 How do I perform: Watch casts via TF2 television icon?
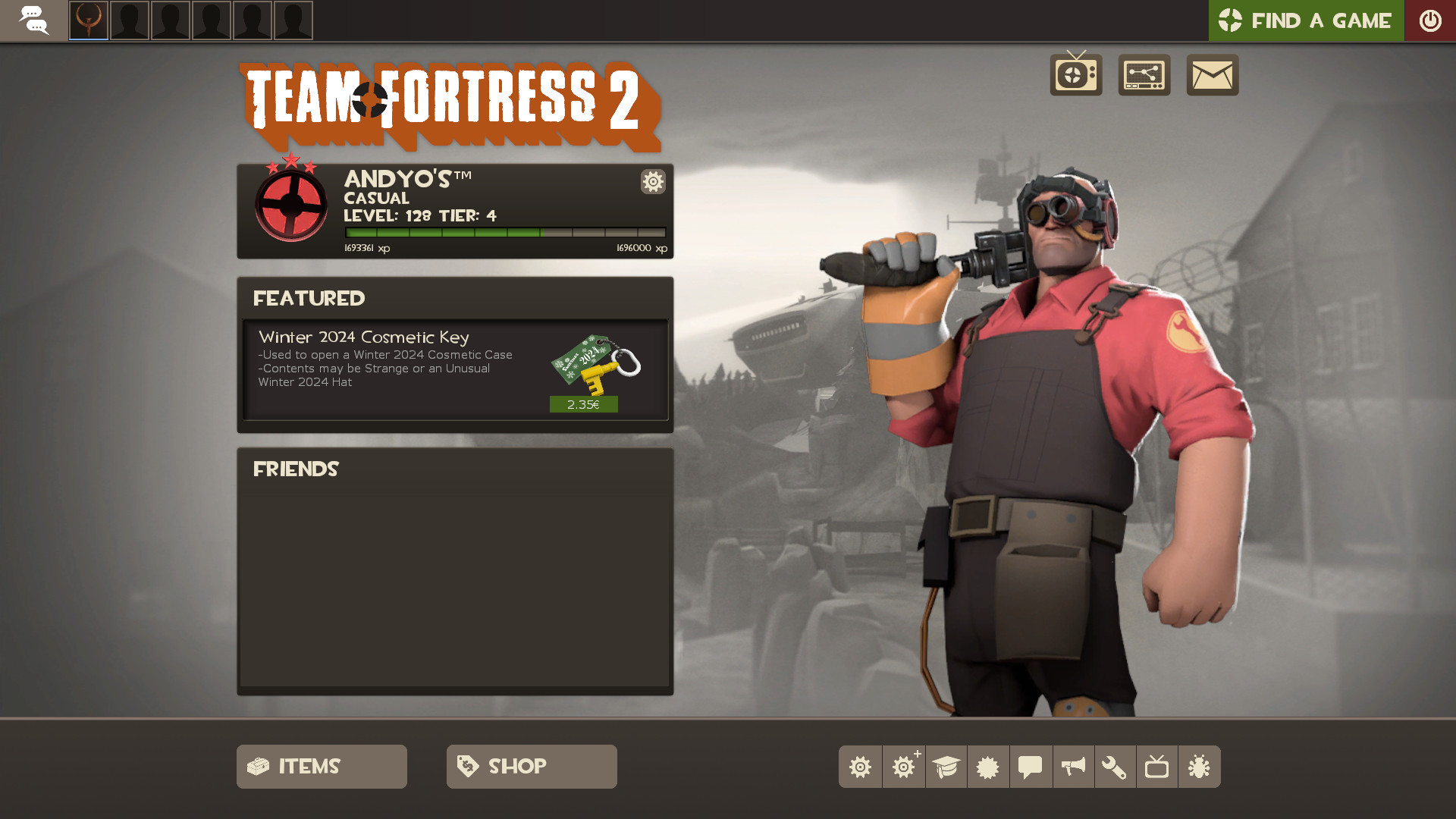(1075, 75)
